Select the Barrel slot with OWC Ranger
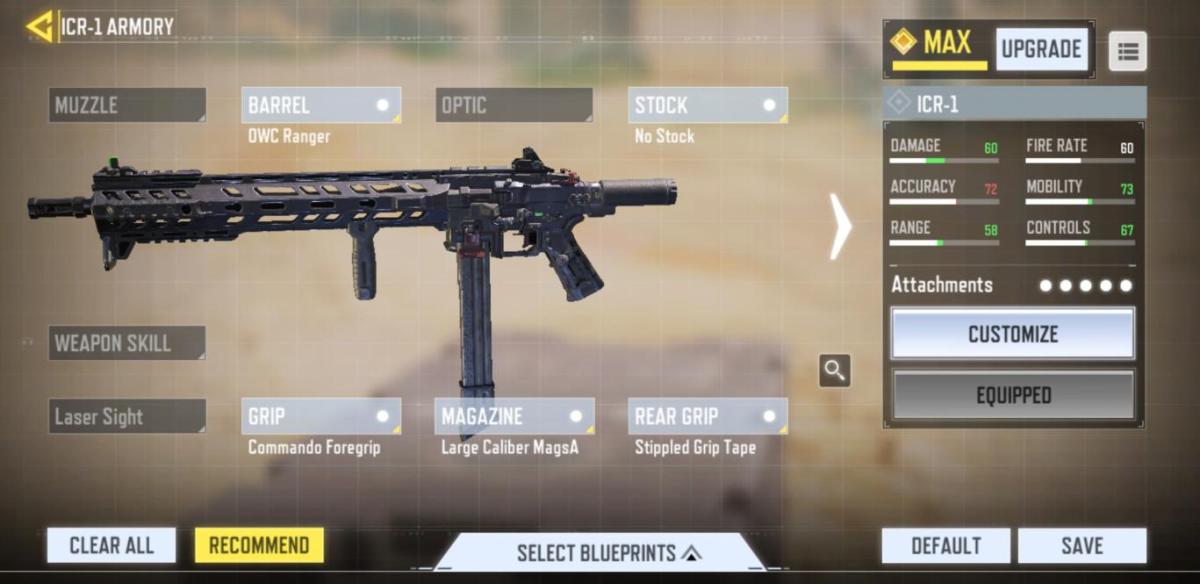 320,105
